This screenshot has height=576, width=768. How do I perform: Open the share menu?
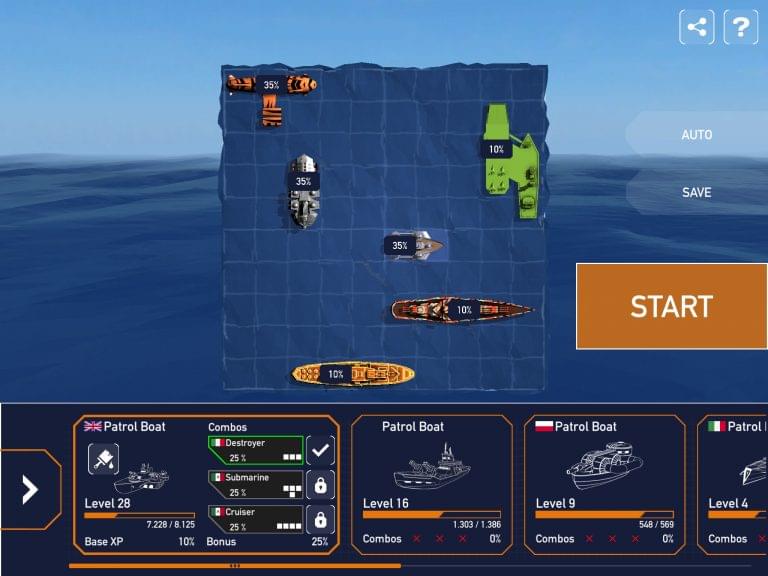(x=697, y=27)
